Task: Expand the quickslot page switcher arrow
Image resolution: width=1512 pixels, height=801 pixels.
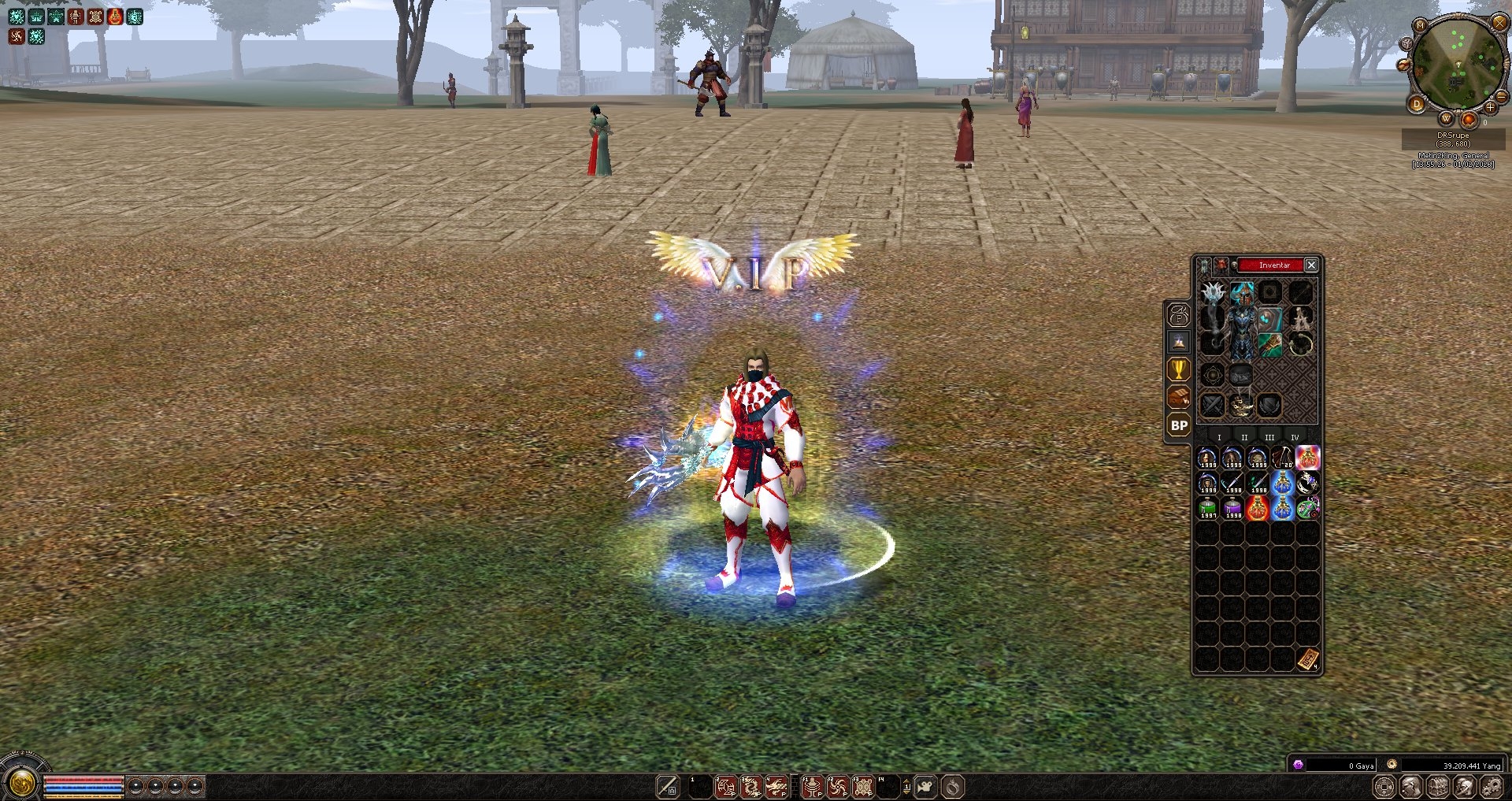Action: pyautogui.click(x=907, y=785)
